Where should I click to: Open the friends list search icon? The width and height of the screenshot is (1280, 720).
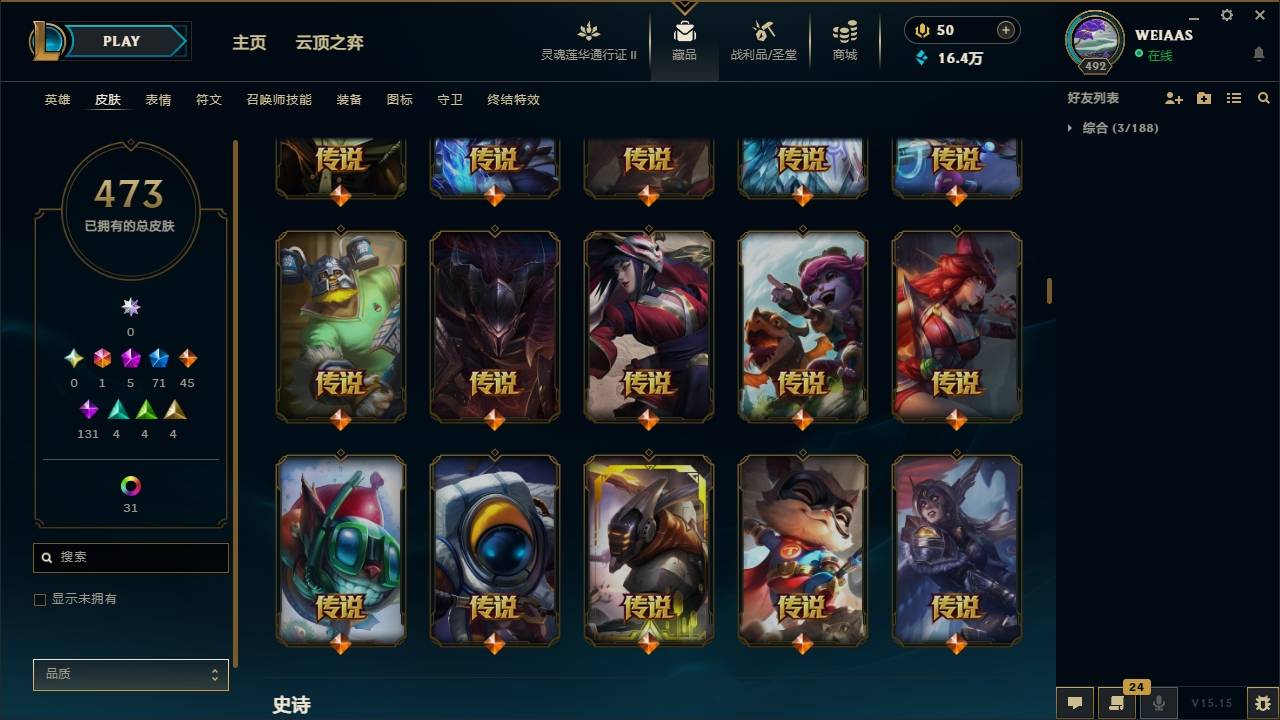point(1264,98)
